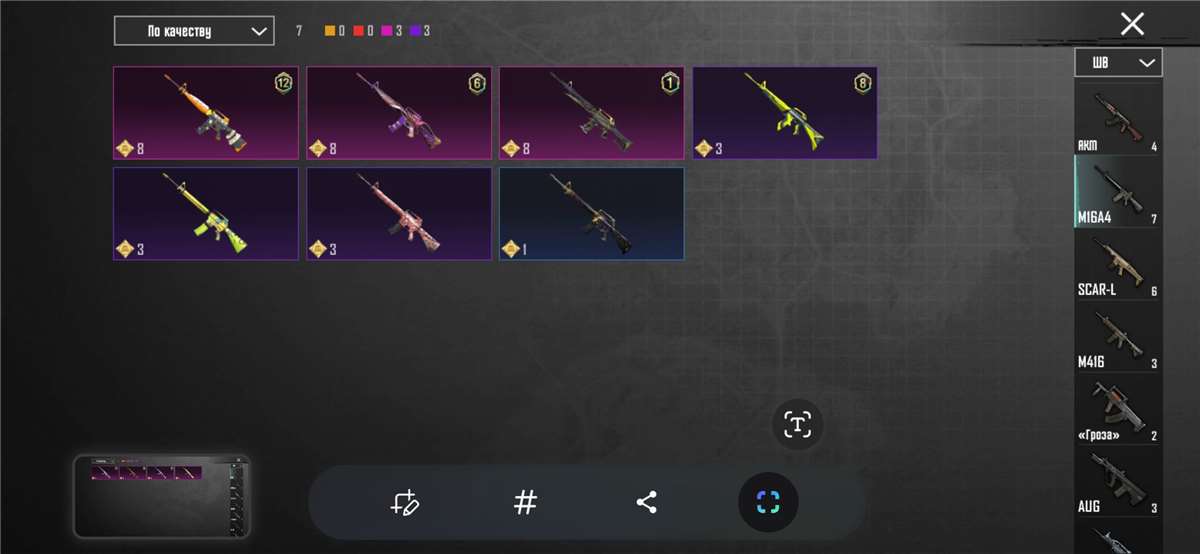Pick the AUG weapon entry
Viewport: 1200px width, 554px height.
(x=1118, y=483)
